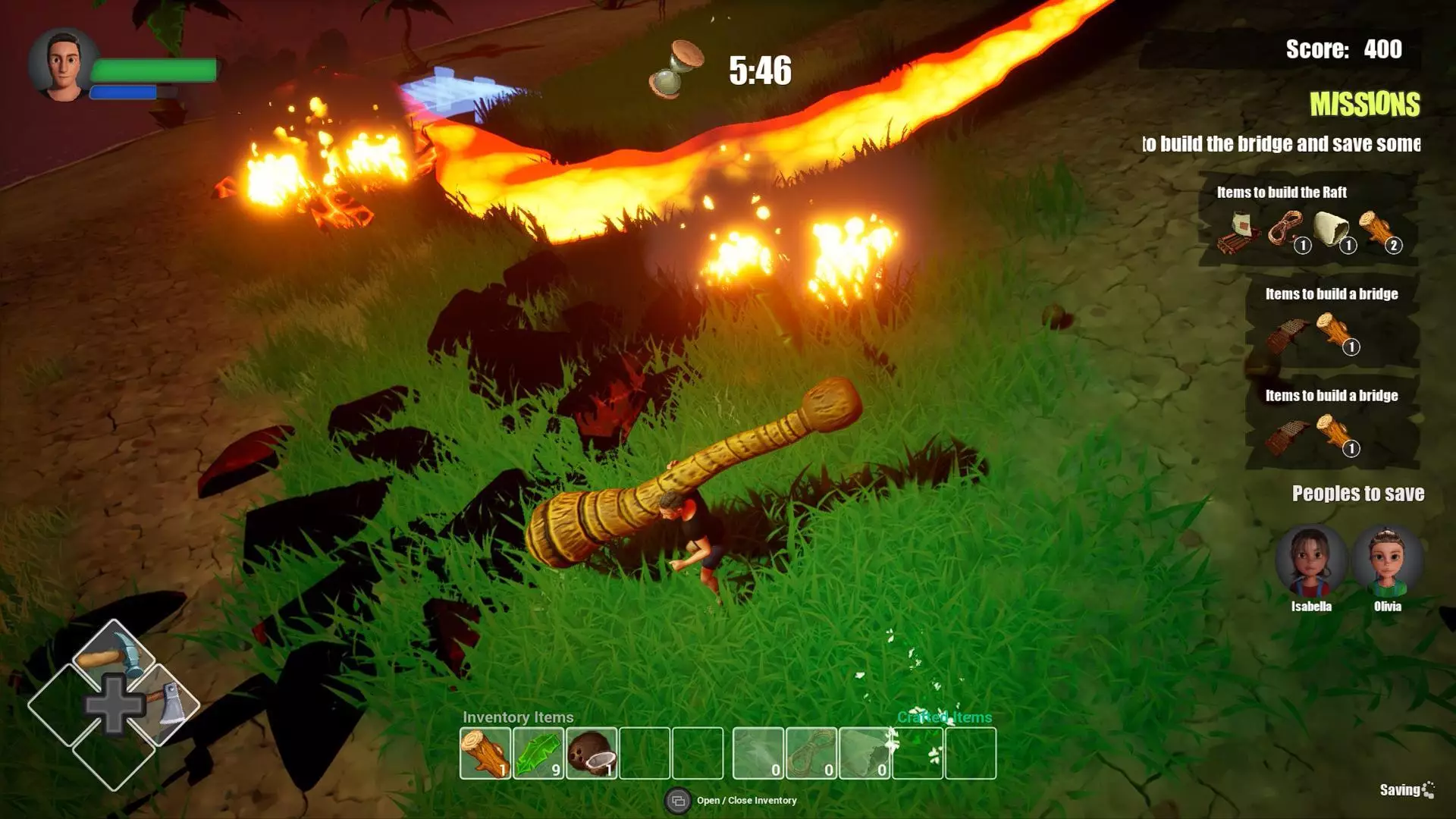Screen dimensions: 1456x819
Task: Click the player portrait avatar
Action: coord(64,65)
